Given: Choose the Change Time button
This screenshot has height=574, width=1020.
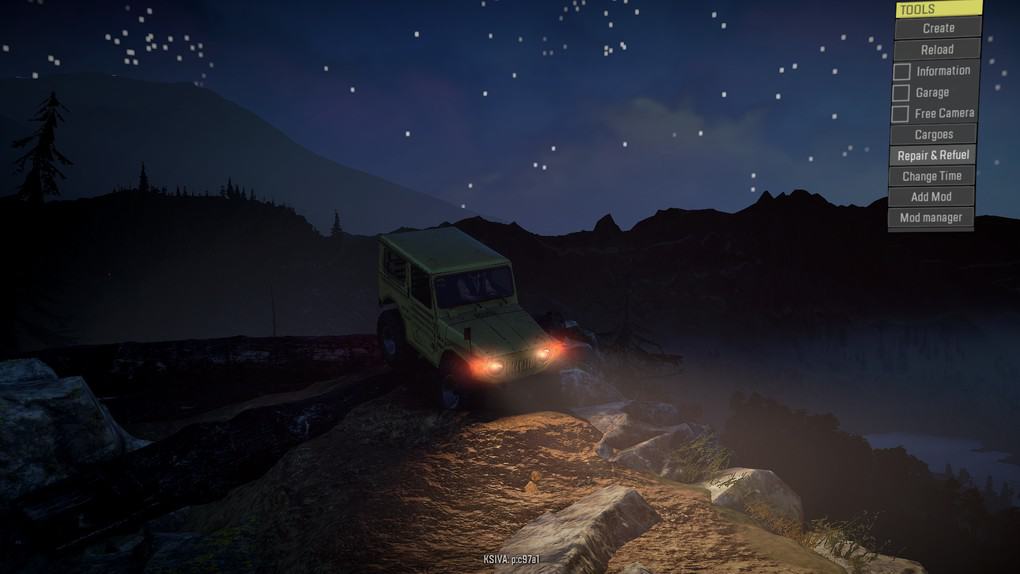Looking at the screenshot, I should (x=931, y=176).
